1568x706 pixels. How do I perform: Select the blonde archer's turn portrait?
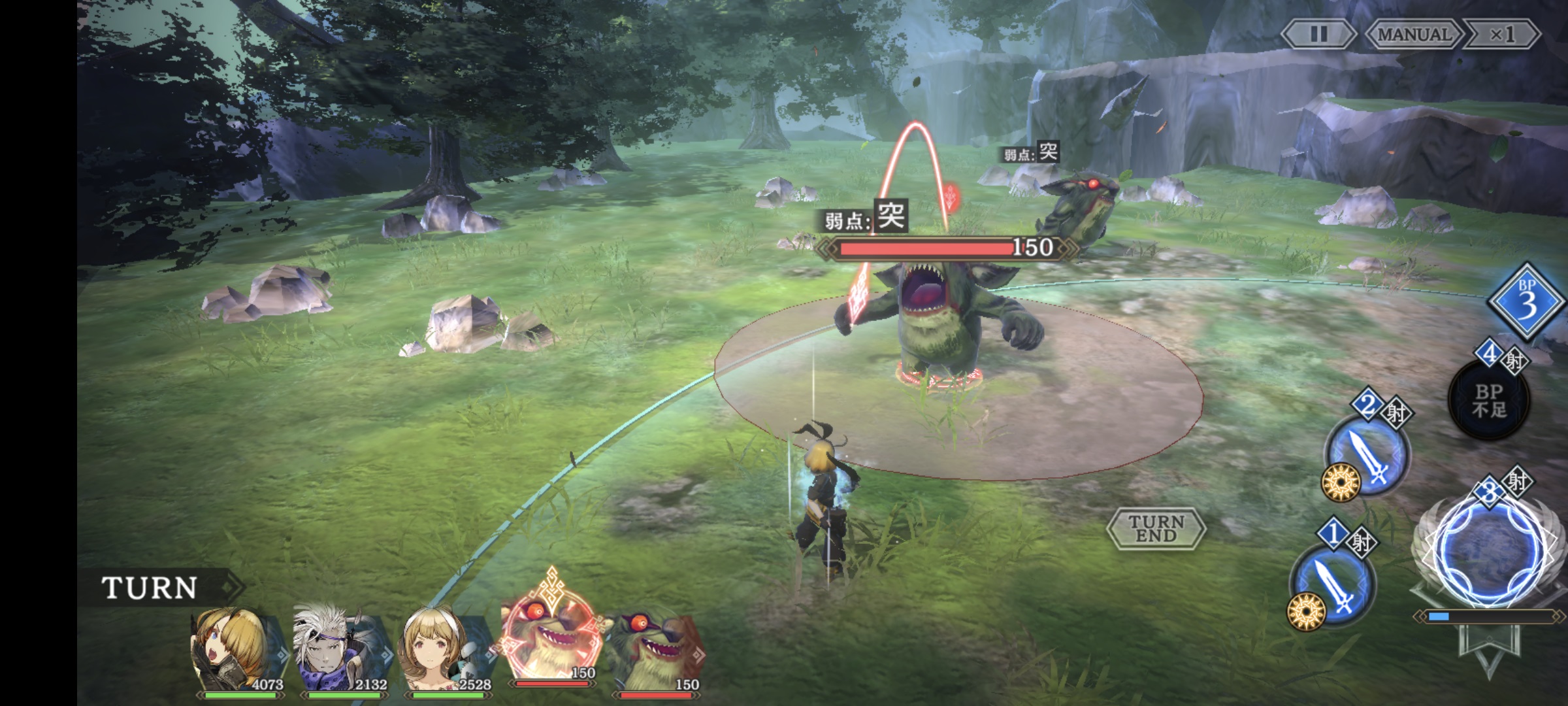click(237, 650)
